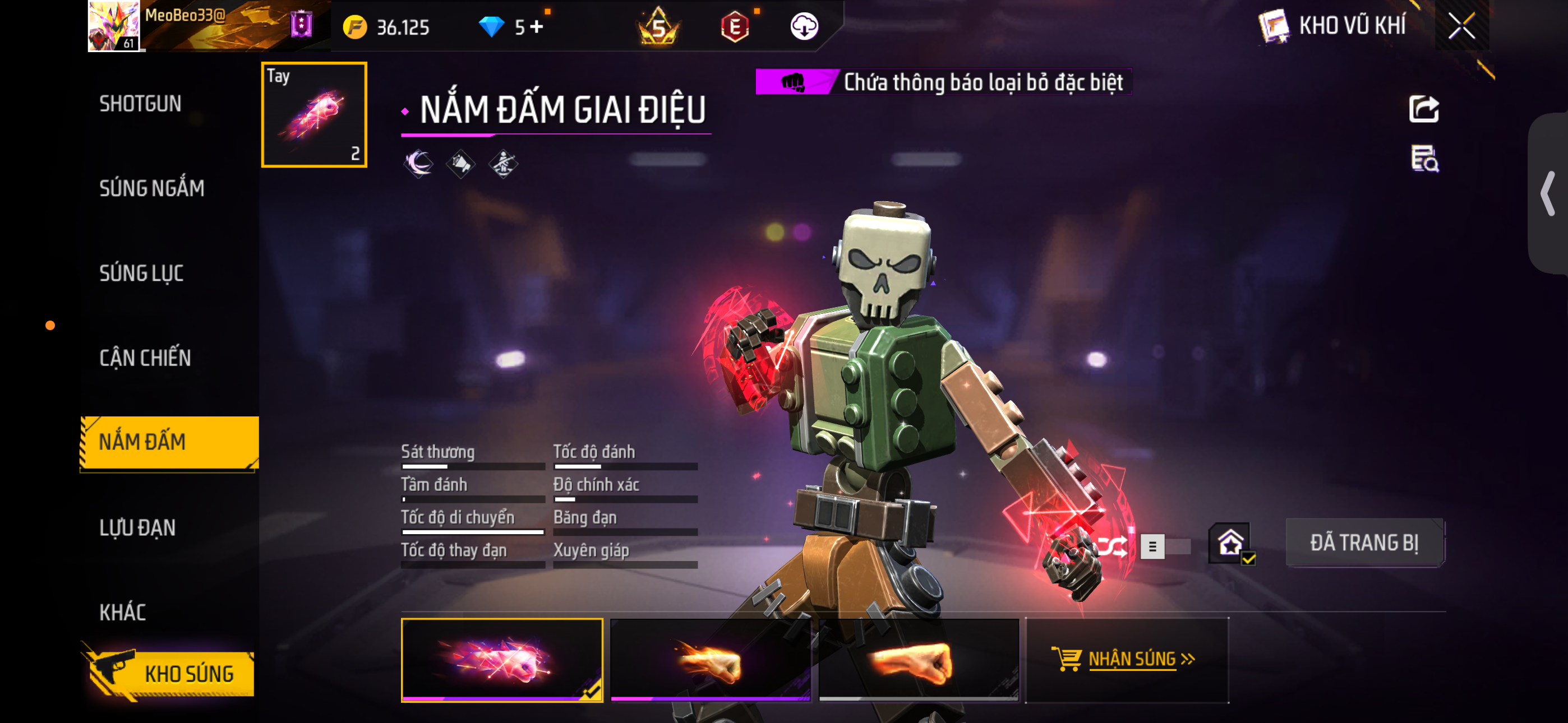Click the cloud download icon in the top bar
Image resolution: width=1568 pixels, height=723 pixels.
click(x=805, y=27)
